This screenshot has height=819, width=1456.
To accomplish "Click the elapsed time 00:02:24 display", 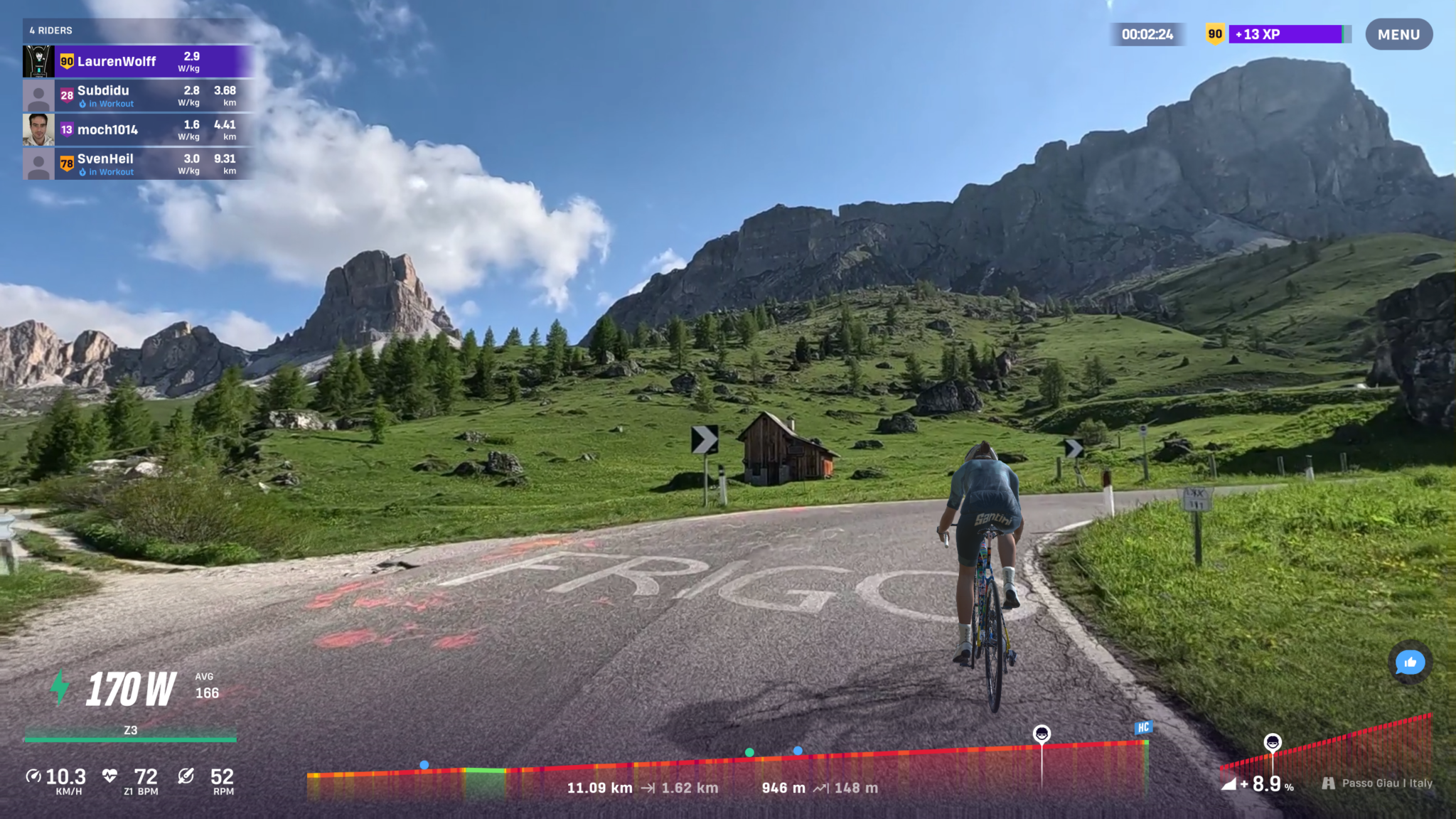I will point(1147,33).
